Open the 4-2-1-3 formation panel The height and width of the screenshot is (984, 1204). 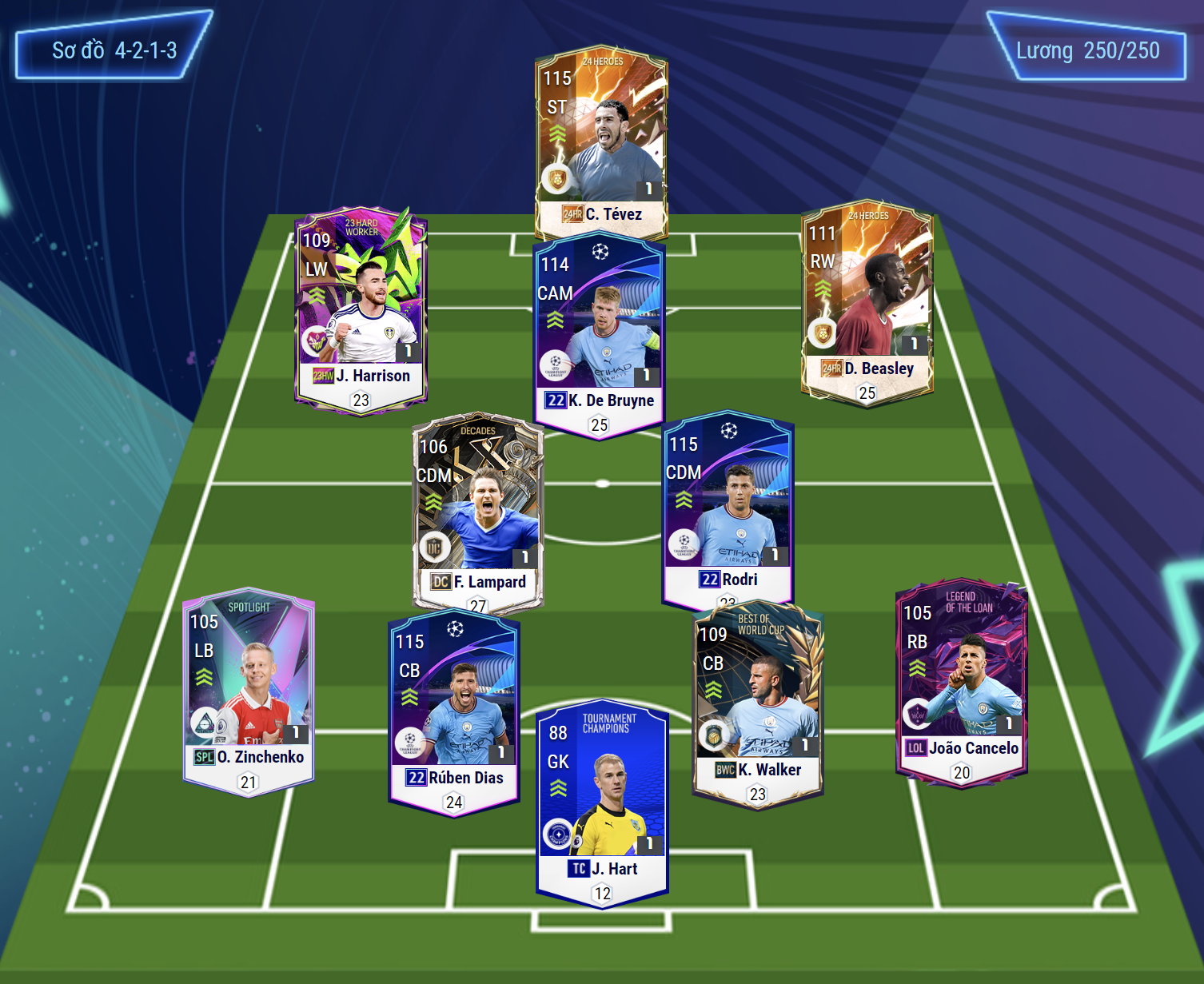pos(114,50)
